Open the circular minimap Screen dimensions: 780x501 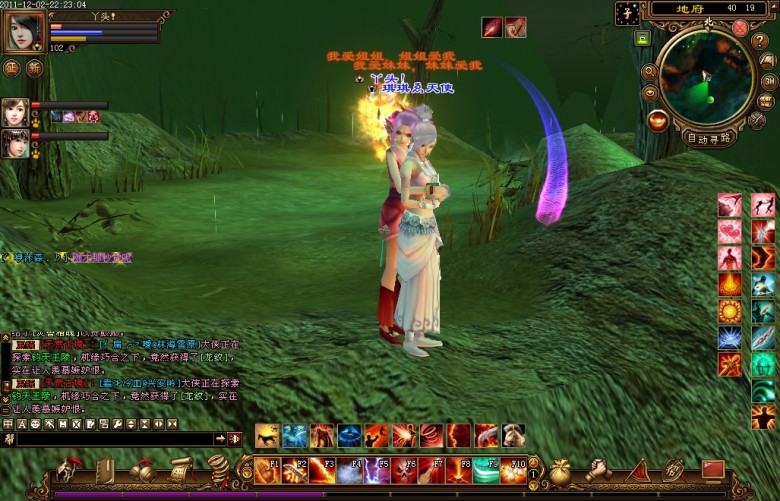pyautogui.click(x=707, y=77)
